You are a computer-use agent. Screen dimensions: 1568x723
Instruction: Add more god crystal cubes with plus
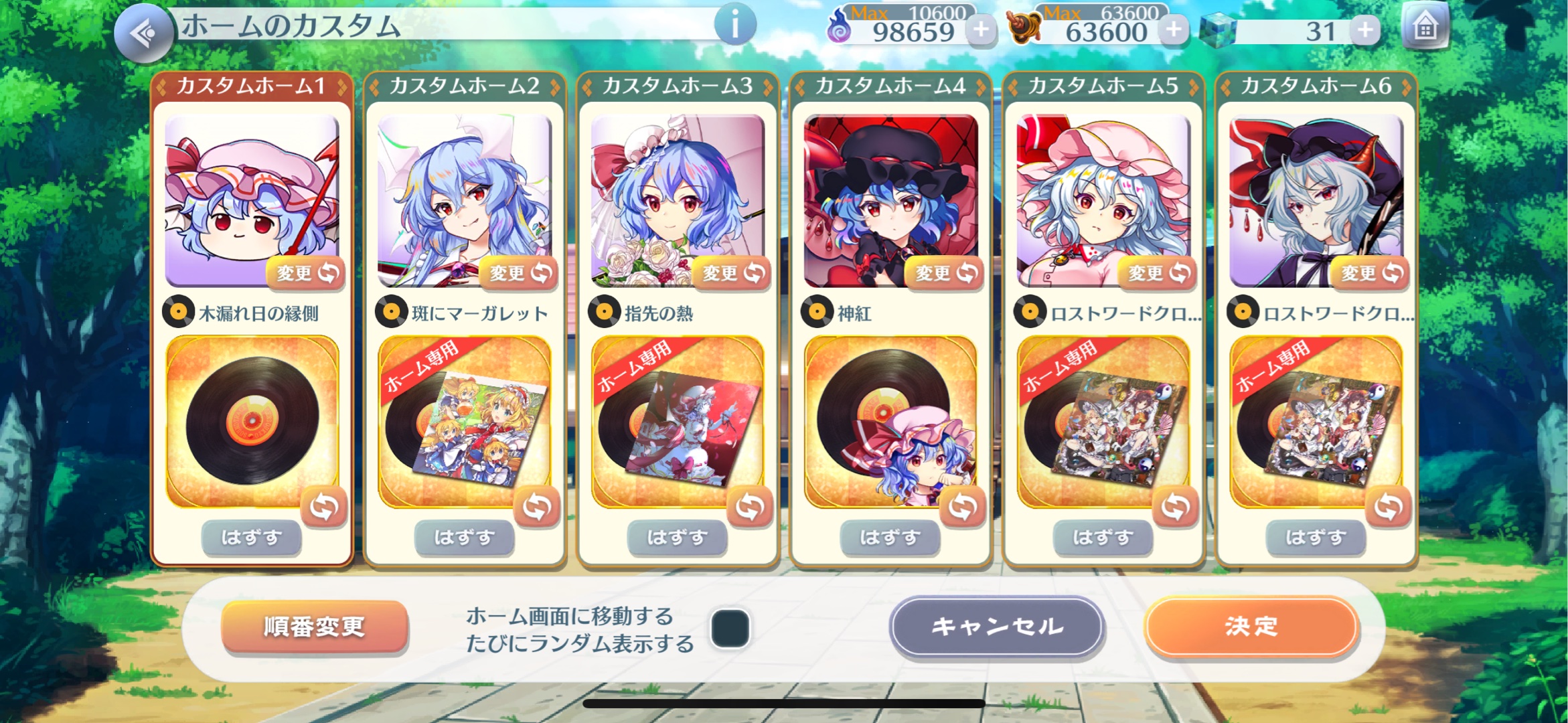pyautogui.click(x=1365, y=30)
